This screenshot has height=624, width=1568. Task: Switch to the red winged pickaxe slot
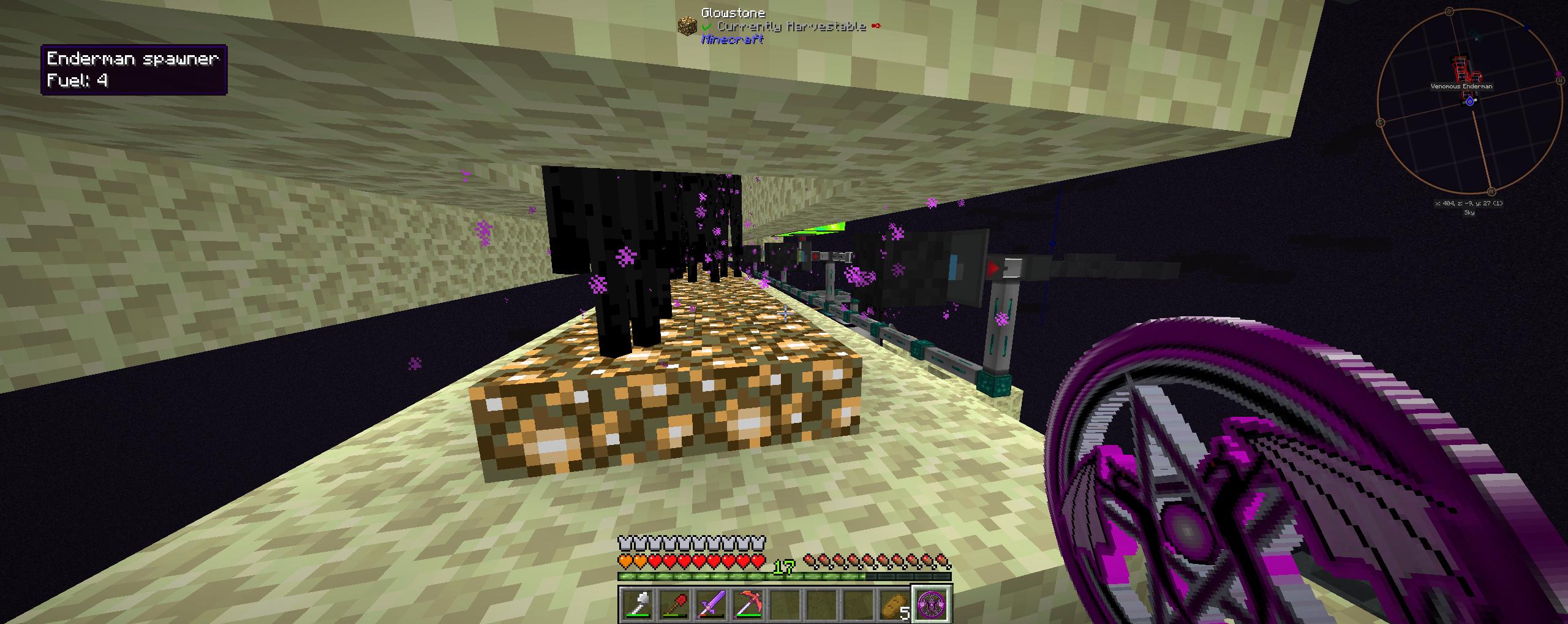[747, 604]
